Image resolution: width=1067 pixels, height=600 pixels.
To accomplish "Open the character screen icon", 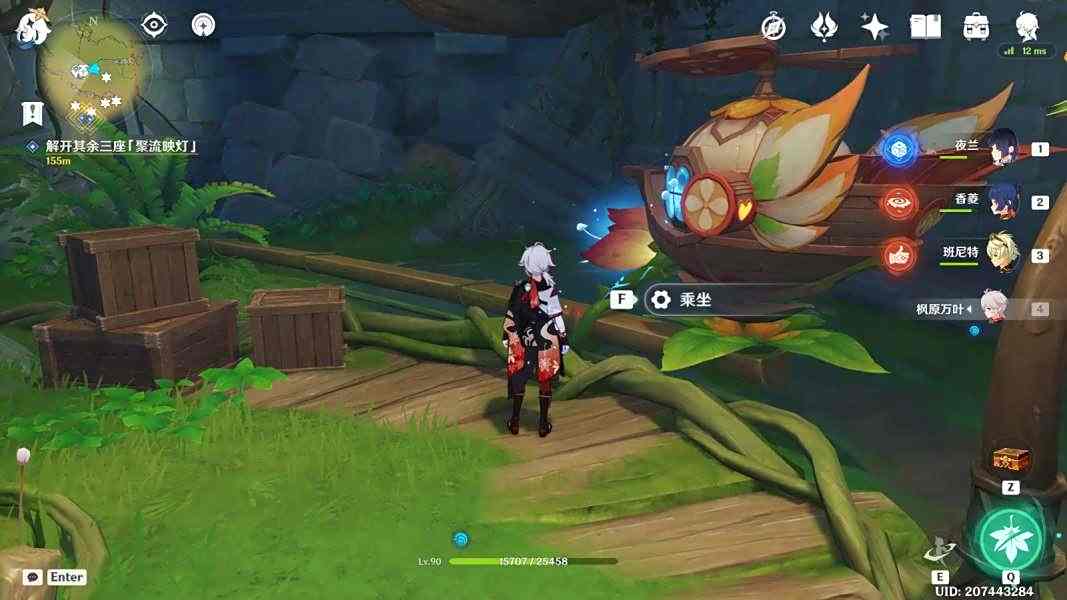I will pyautogui.click(x=1026, y=26).
